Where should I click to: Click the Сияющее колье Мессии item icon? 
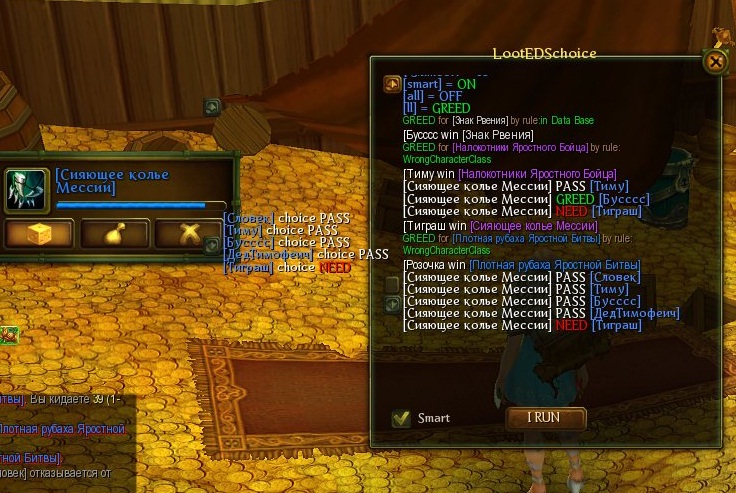27,187
